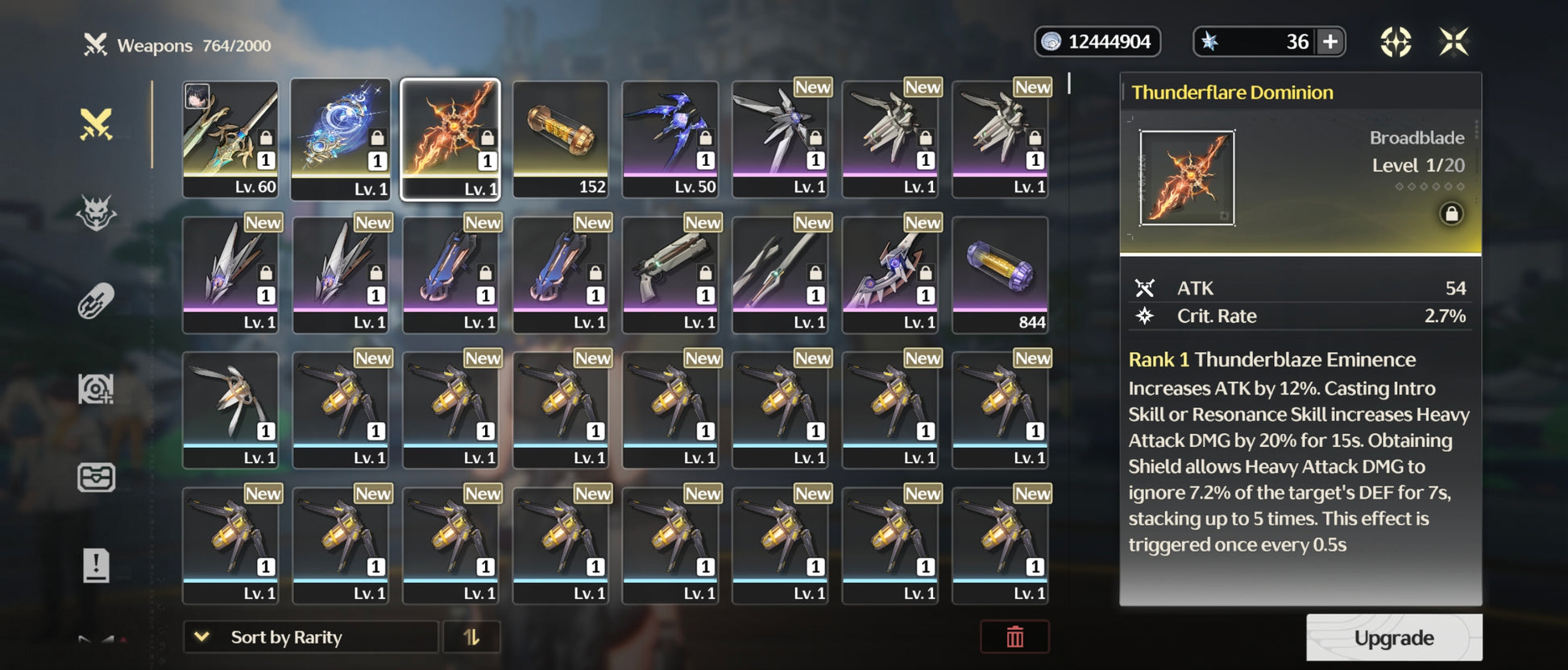Select the white revolver pistol weapon
The width and height of the screenshot is (1568, 670).
(x=670, y=274)
